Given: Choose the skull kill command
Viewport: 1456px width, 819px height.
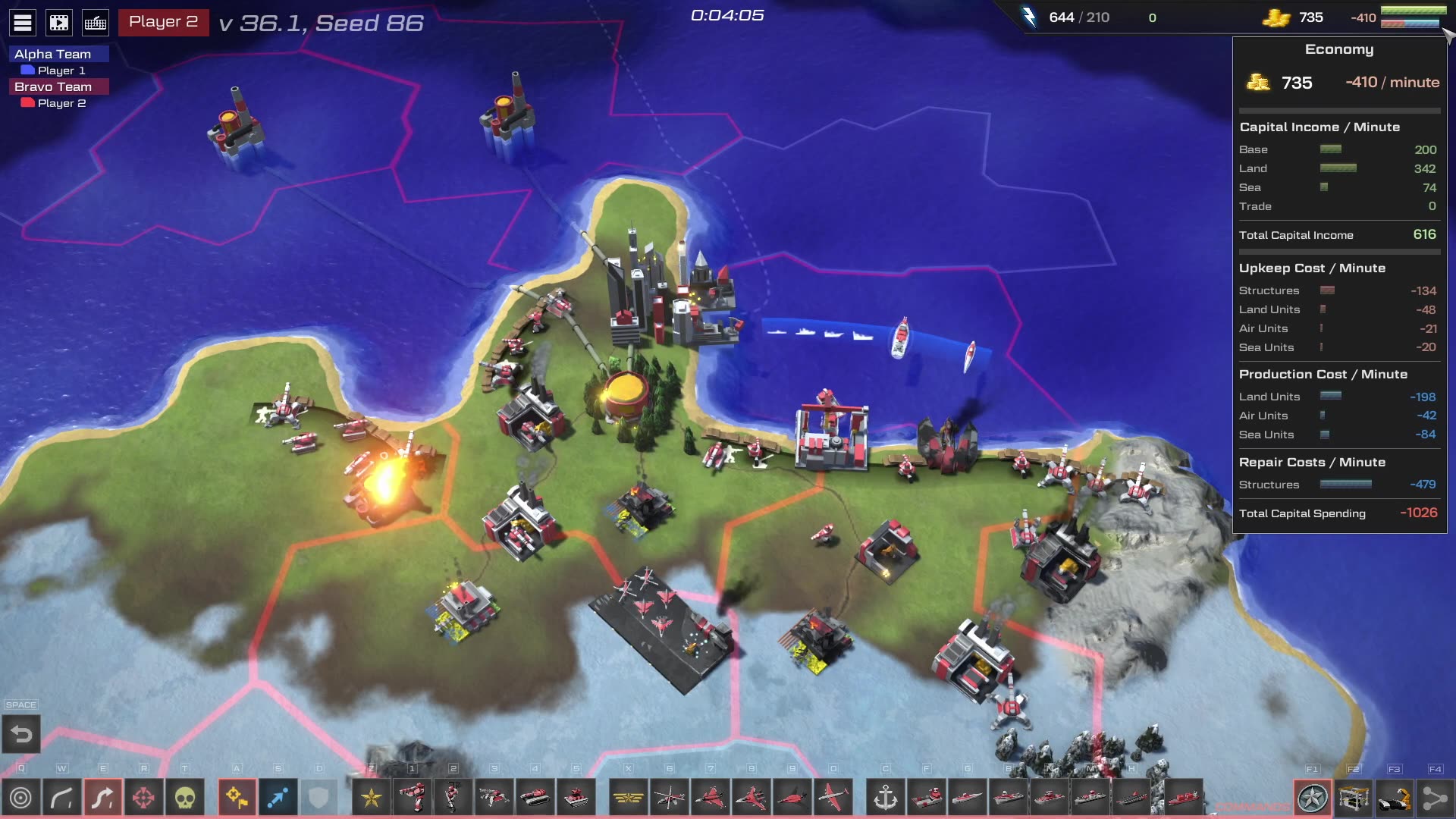Looking at the screenshot, I should [185, 798].
